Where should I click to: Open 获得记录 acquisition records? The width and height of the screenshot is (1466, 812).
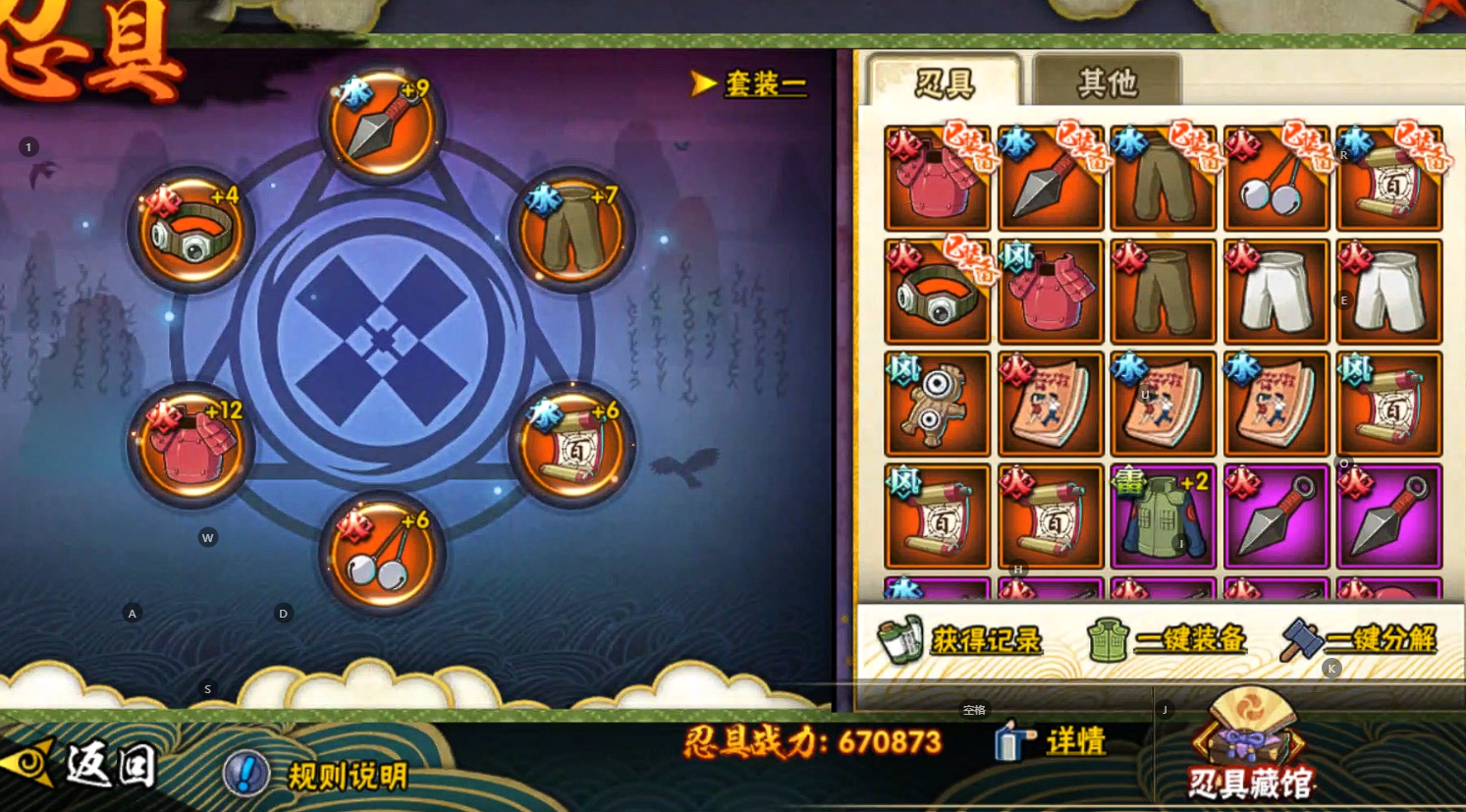[x=960, y=640]
